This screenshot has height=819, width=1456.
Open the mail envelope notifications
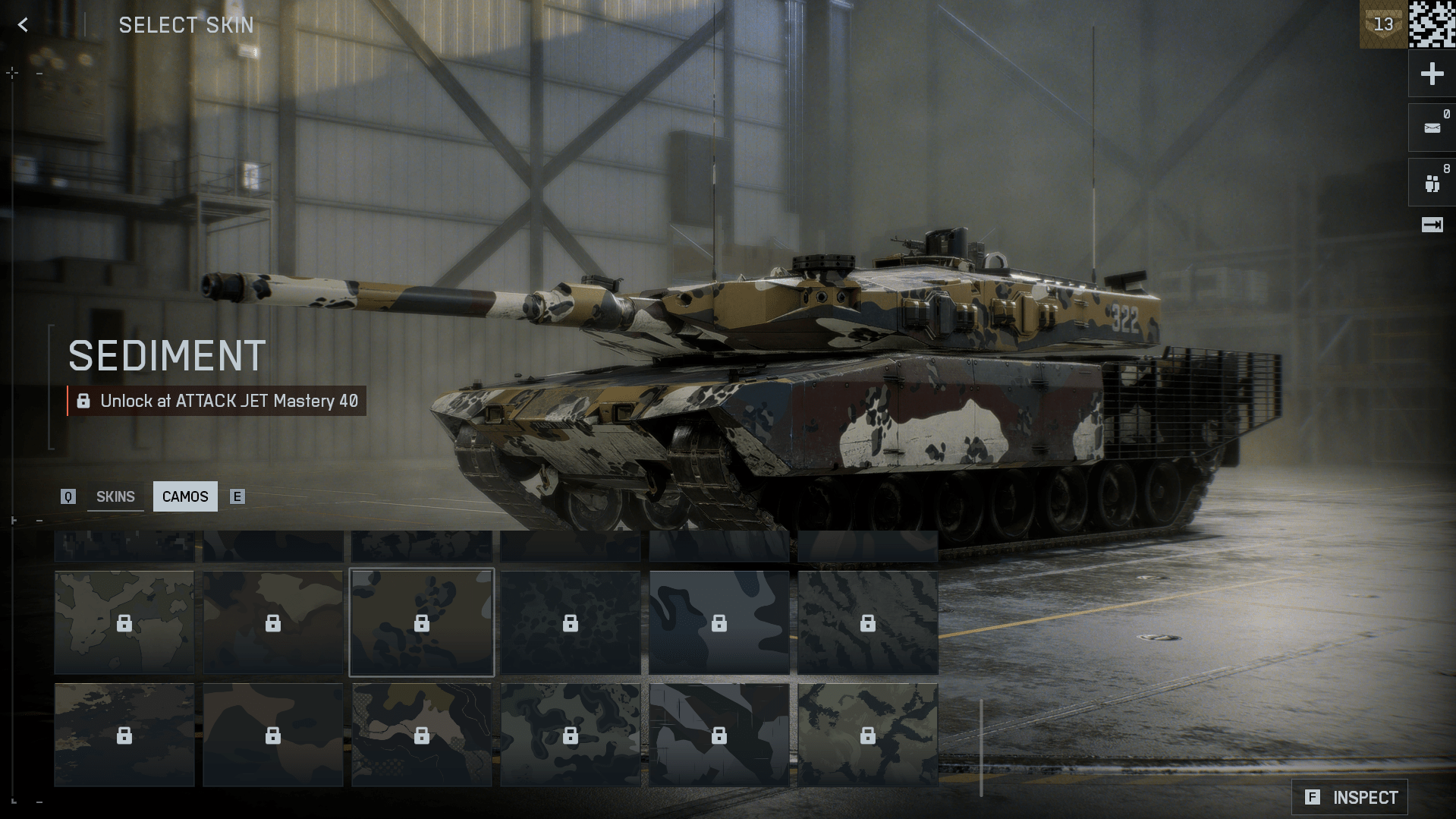[1432, 128]
